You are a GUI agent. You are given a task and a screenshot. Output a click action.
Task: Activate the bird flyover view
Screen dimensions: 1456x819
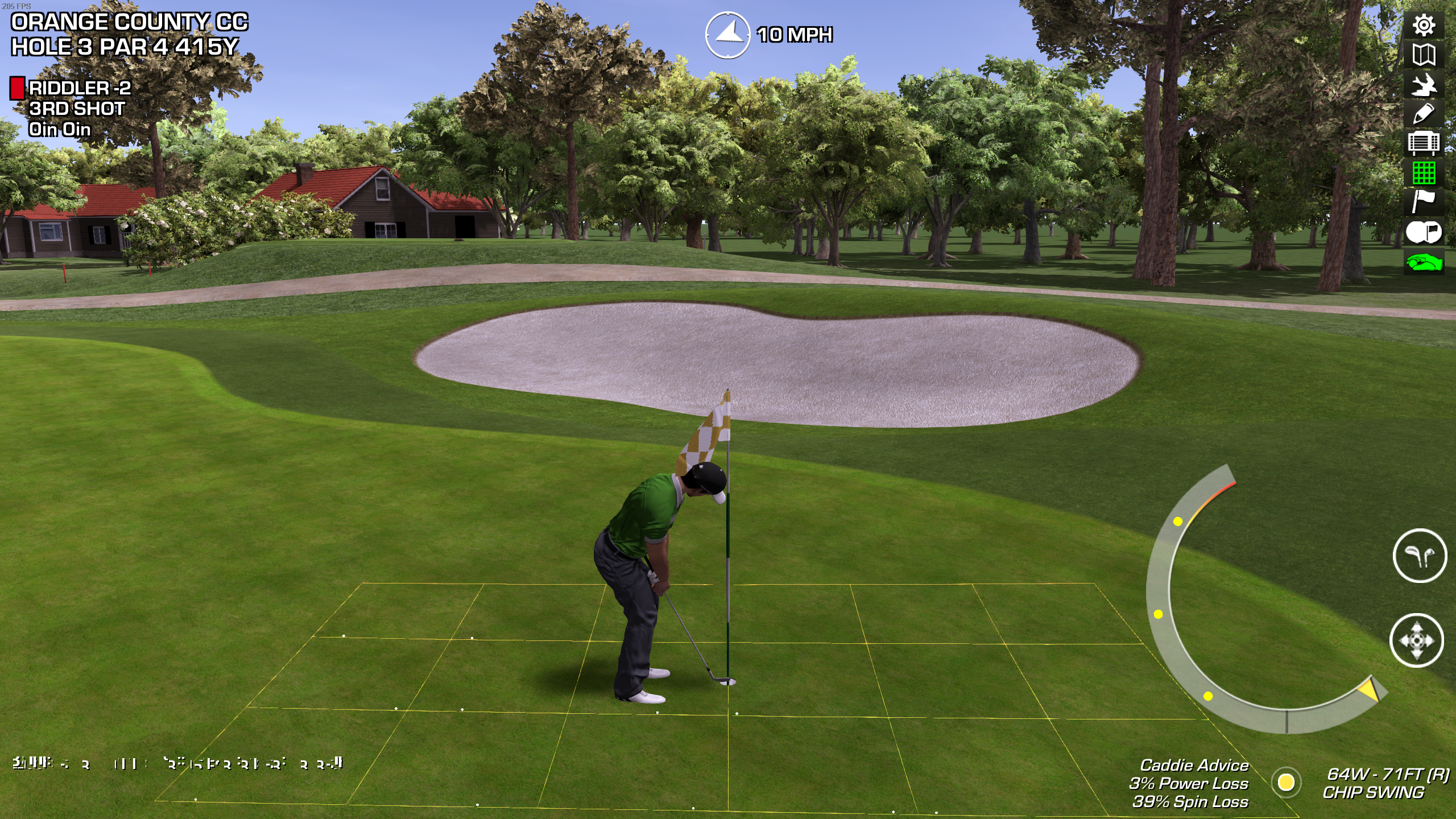tap(1424, 85)
